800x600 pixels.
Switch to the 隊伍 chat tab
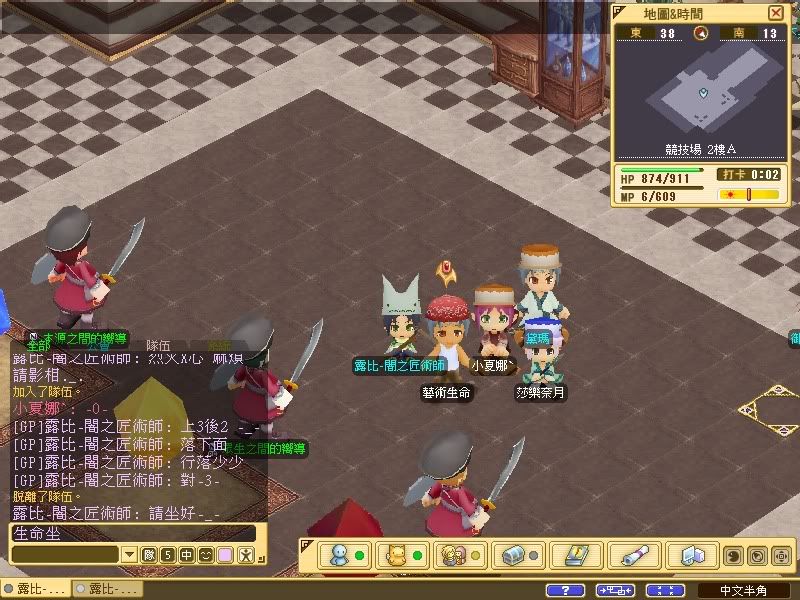[159, 345]
